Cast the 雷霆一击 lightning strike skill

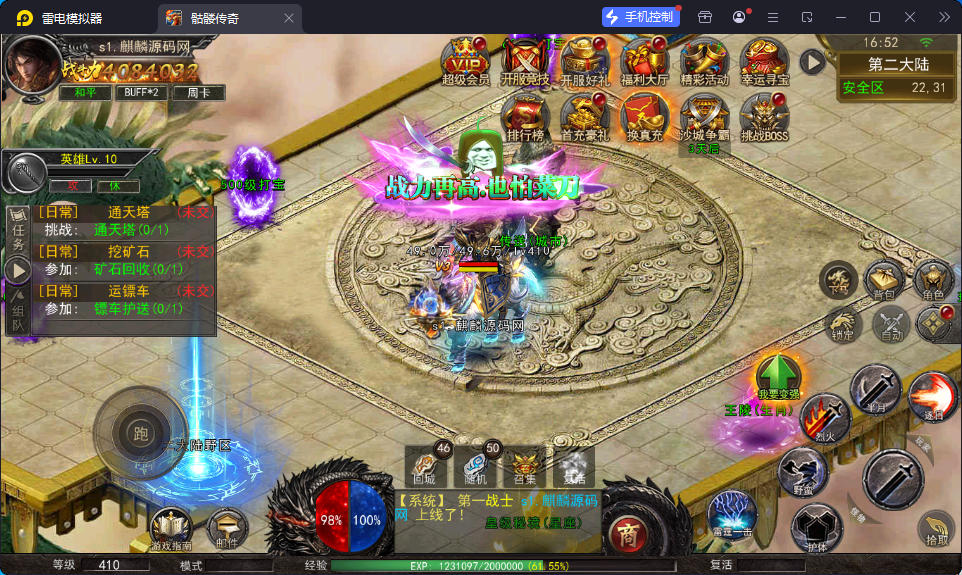point(732,514)
